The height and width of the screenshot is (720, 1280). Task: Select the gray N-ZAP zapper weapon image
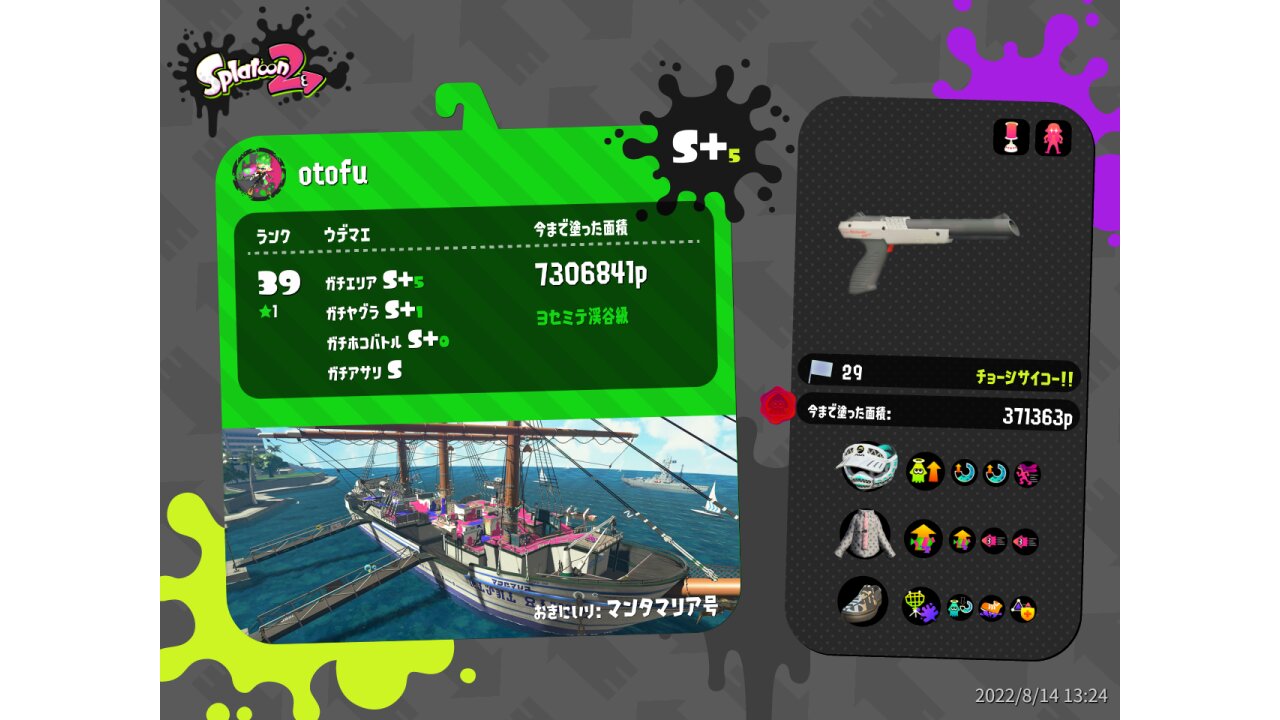pos(927,244)
